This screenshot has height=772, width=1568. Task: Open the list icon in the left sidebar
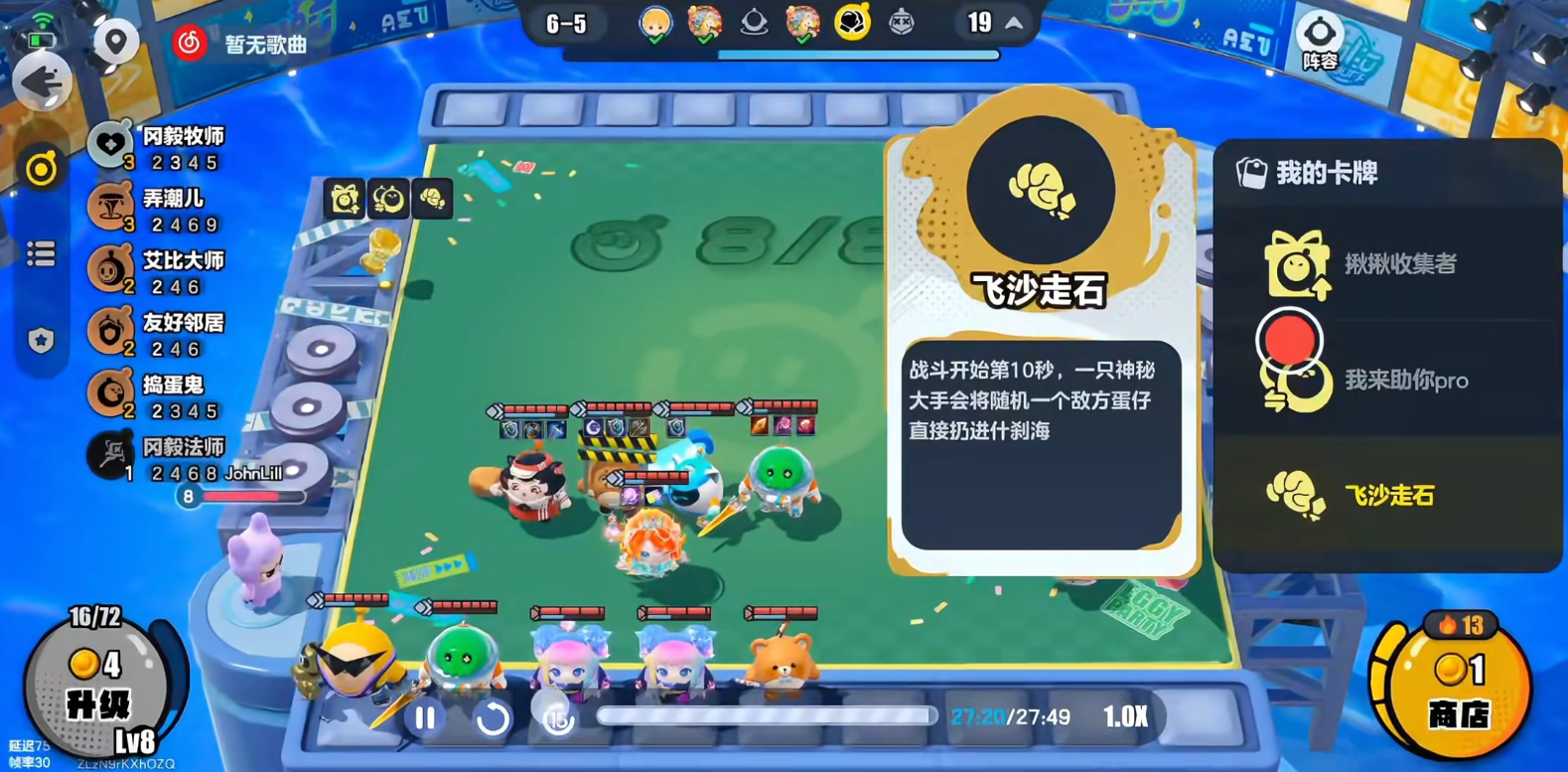[x=41, y=254]
